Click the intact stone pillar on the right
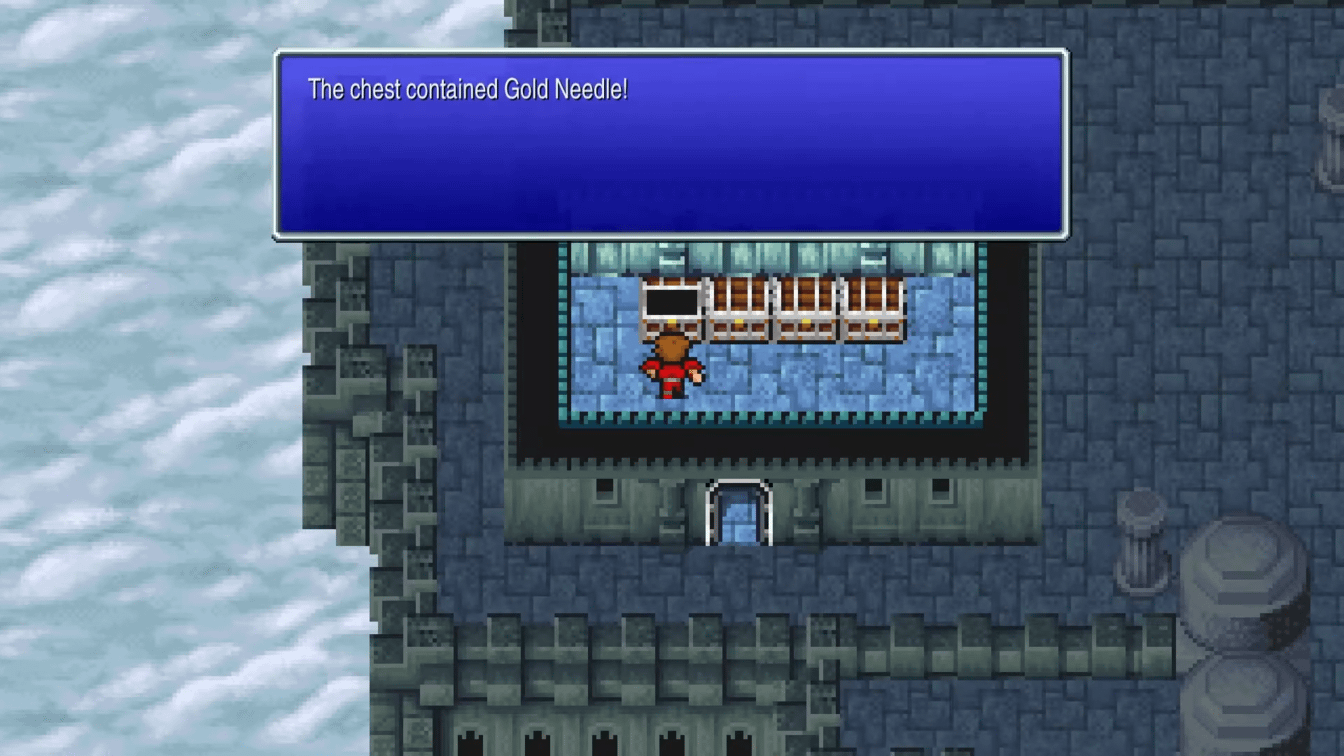Image resolution: width=1344 pixels, height=756 pixels. pos(1143,543)
